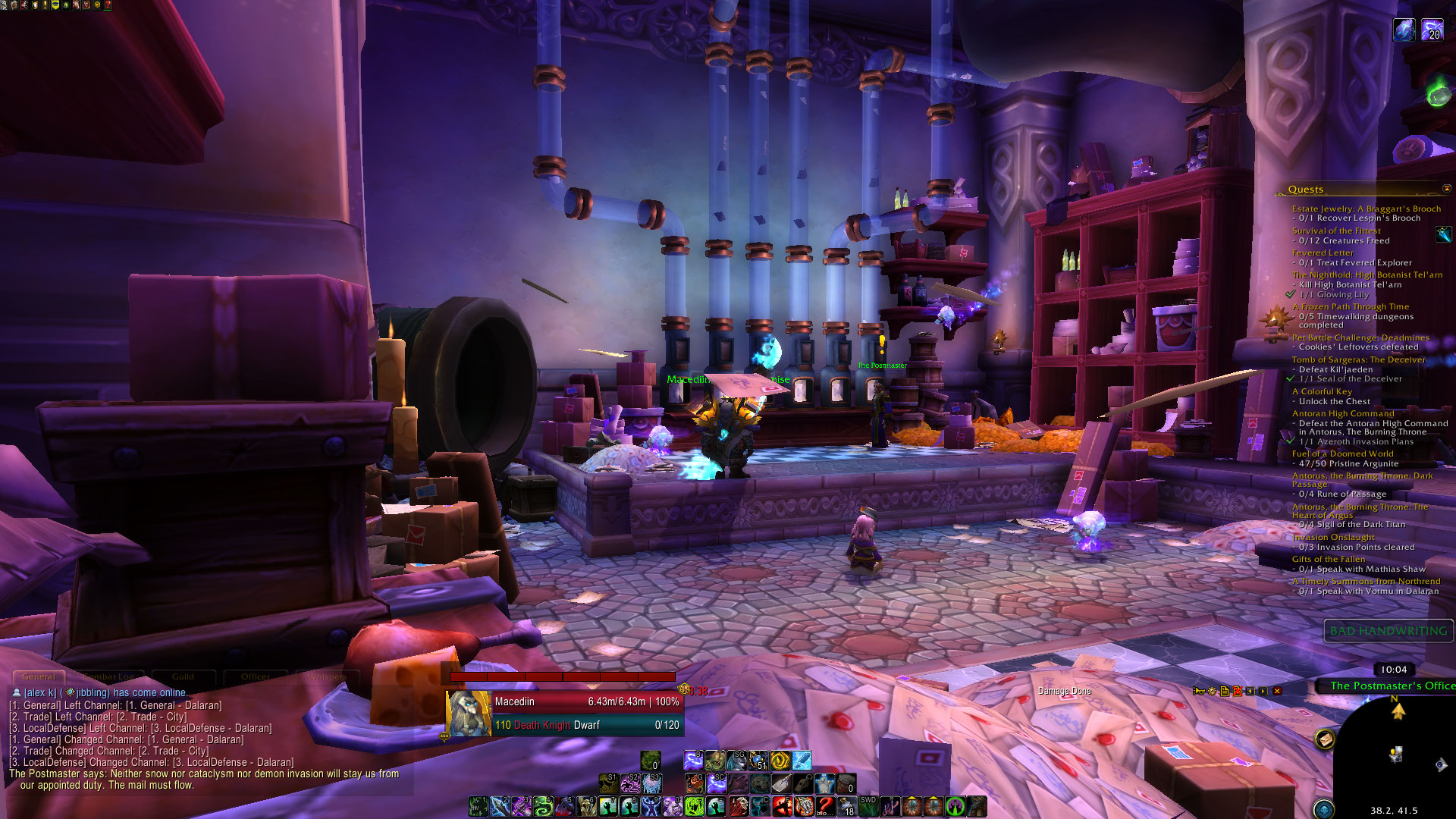
Task: Select the A Colorful Key quest entry
Action: point(1322,391)
